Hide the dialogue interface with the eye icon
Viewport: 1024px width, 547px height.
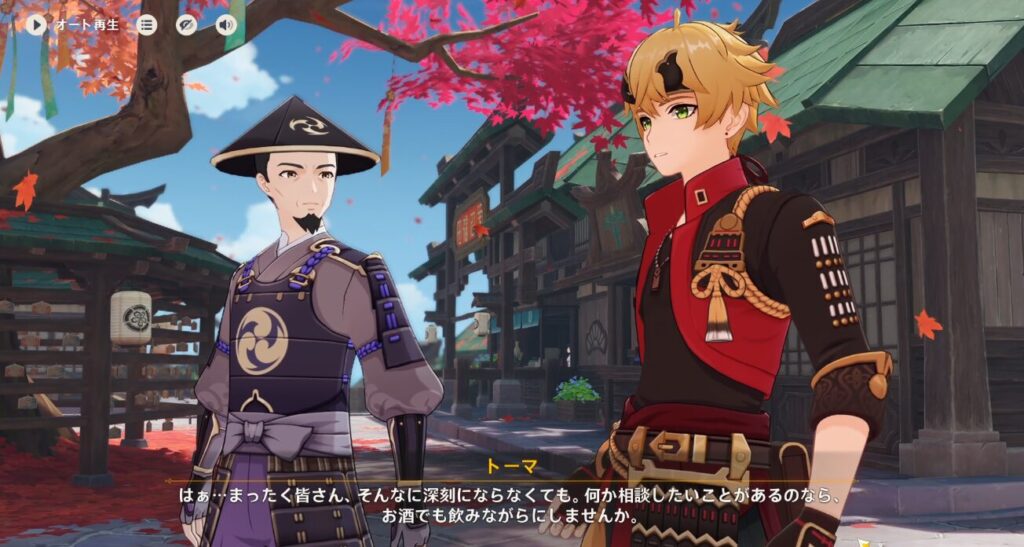click(187, 24)
